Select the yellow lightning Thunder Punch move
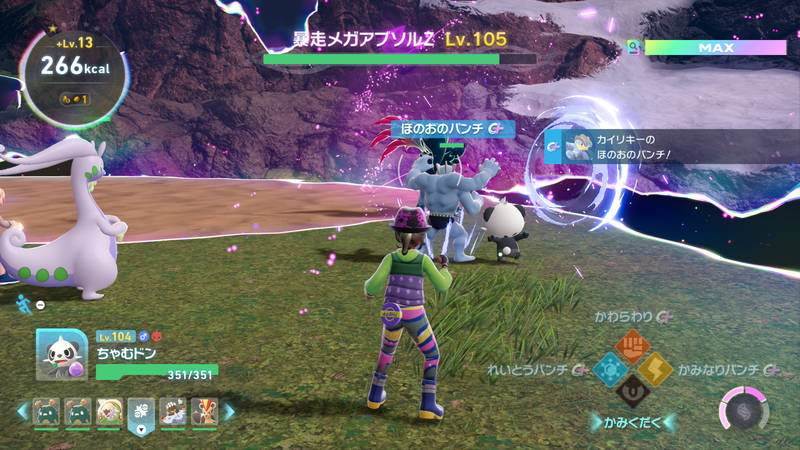Screen dimensions: 800x450 tap(655, 369)
